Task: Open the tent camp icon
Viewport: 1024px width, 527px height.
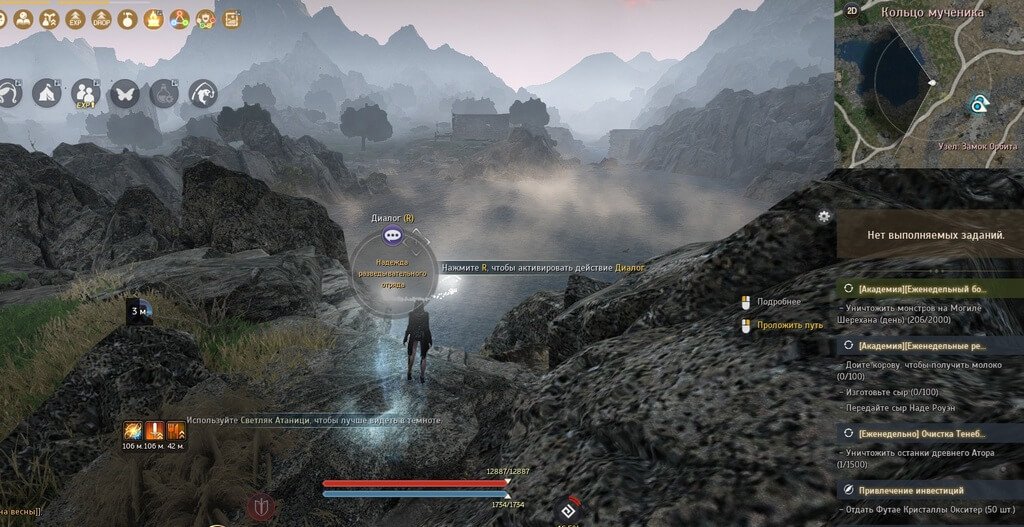Action: click(45, 93)
